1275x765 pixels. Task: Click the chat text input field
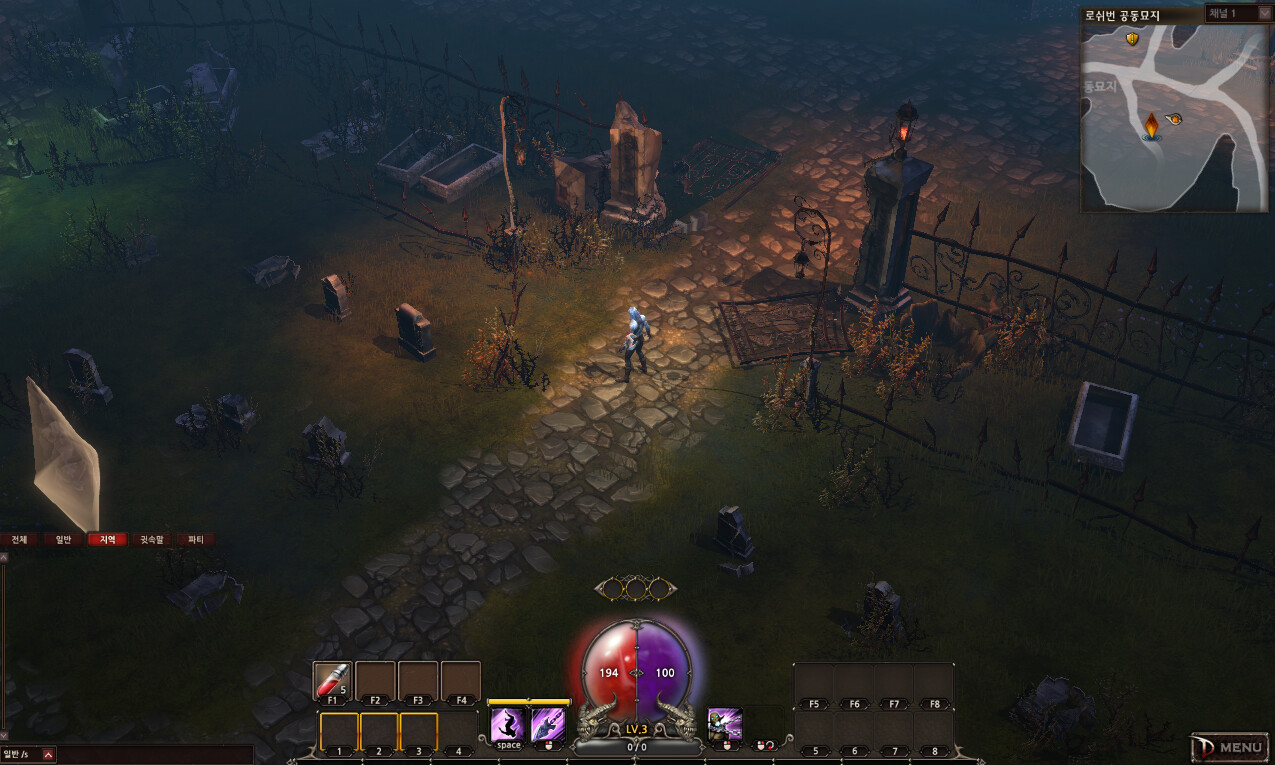[x=150, y=754]
